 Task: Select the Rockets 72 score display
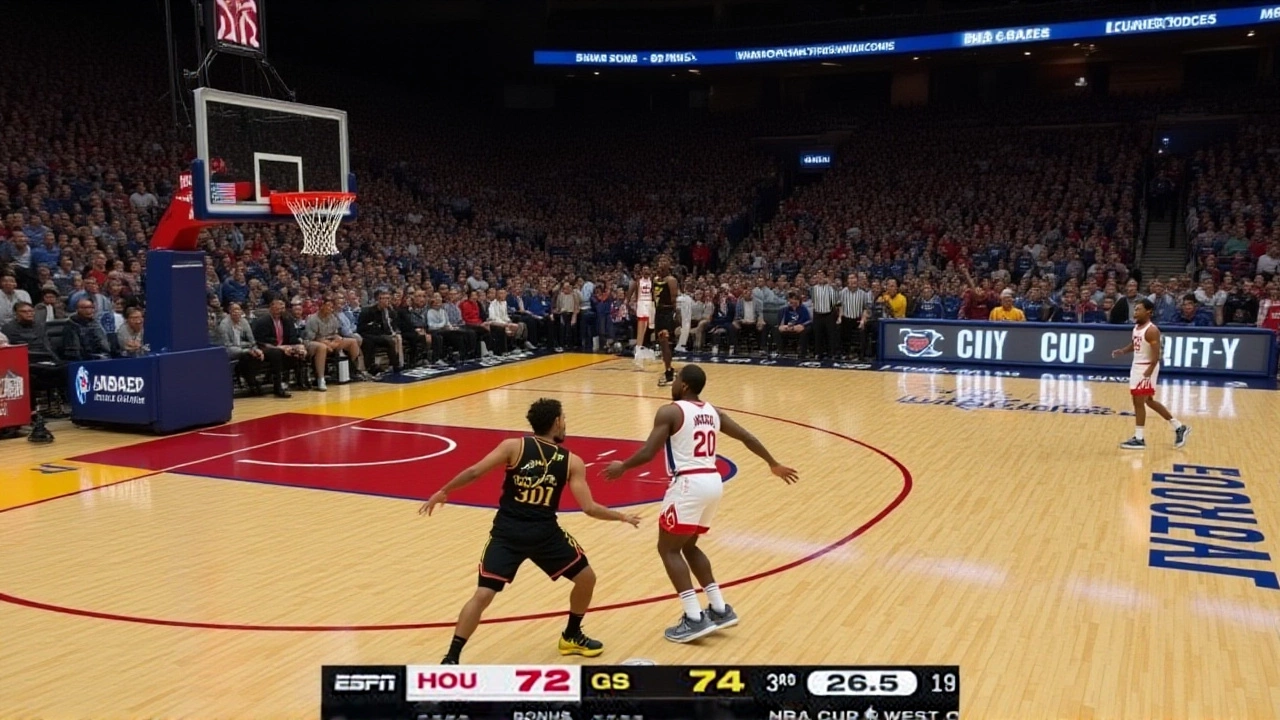(x=545, y=682)
